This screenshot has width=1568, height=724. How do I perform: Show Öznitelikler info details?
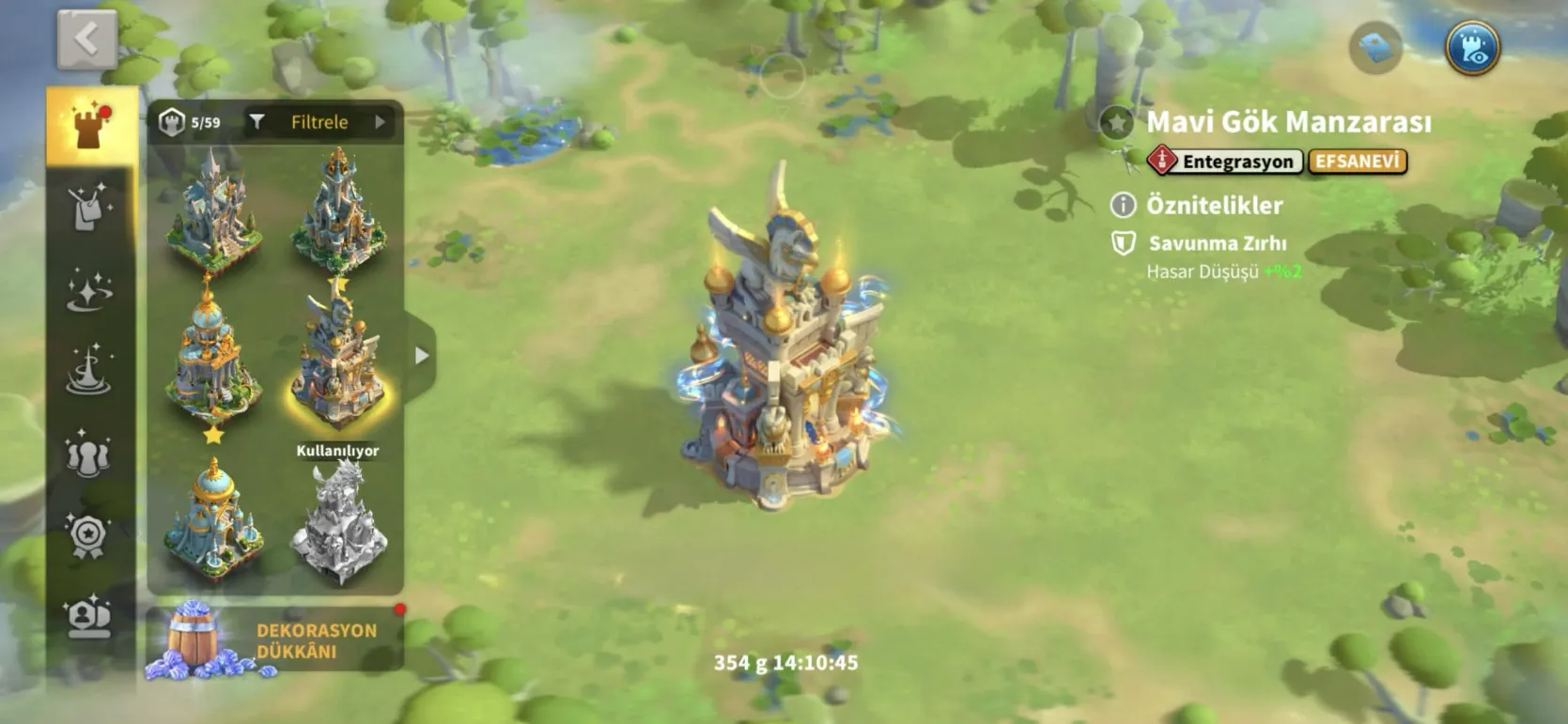click(x=1123, y=205)
